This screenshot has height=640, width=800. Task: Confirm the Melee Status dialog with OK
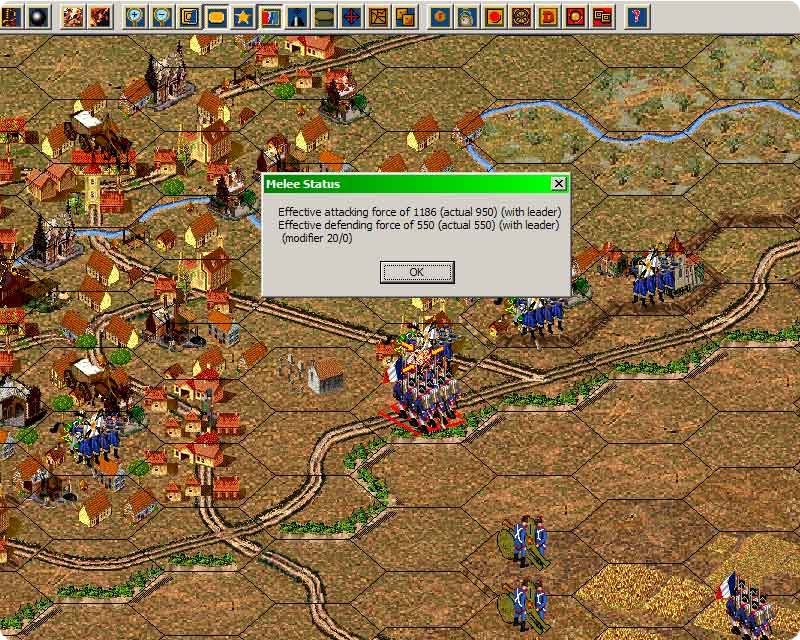tap(417, 272)
